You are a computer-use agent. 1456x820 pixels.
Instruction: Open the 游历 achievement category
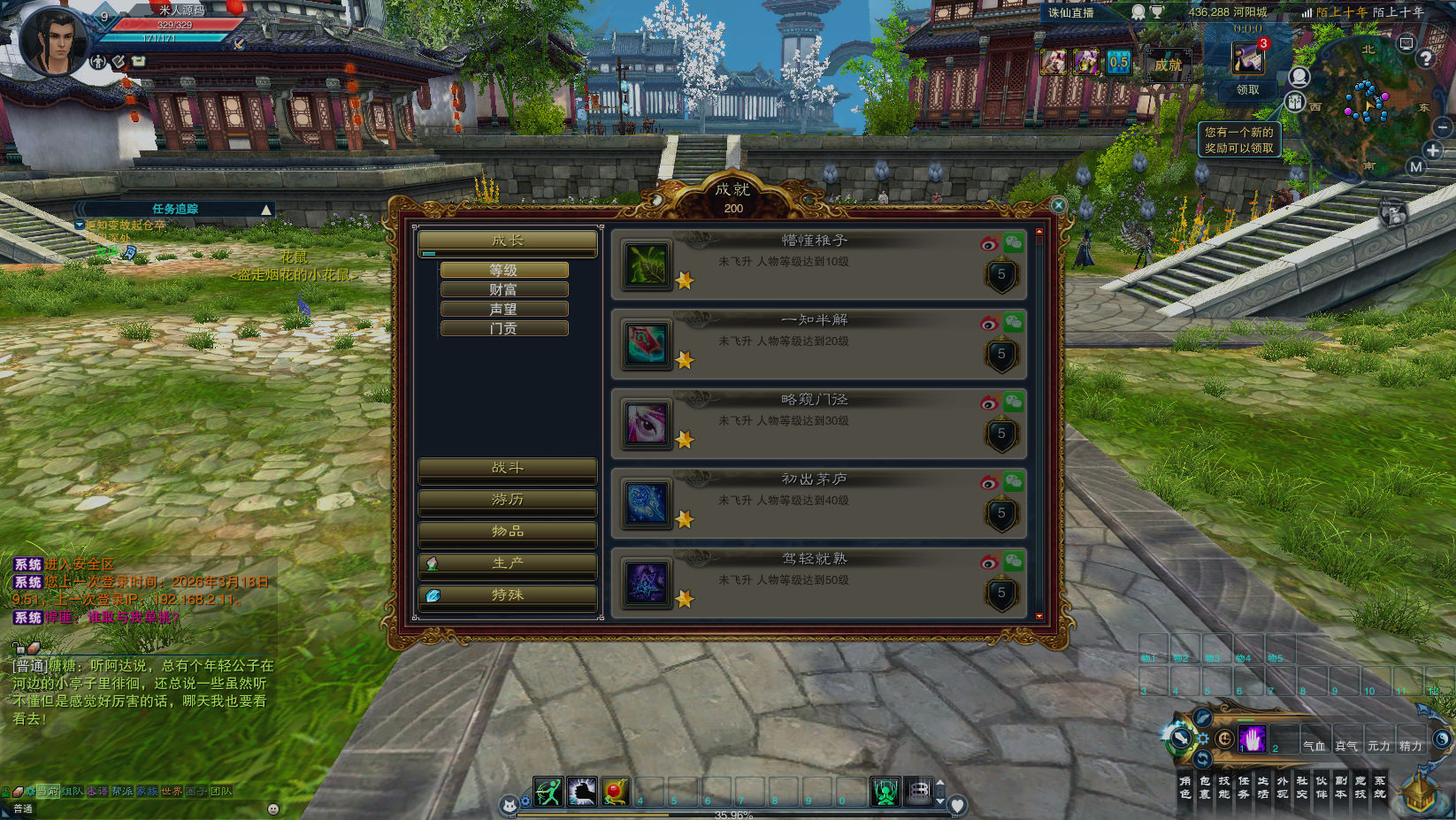click(x=507, y=500)
